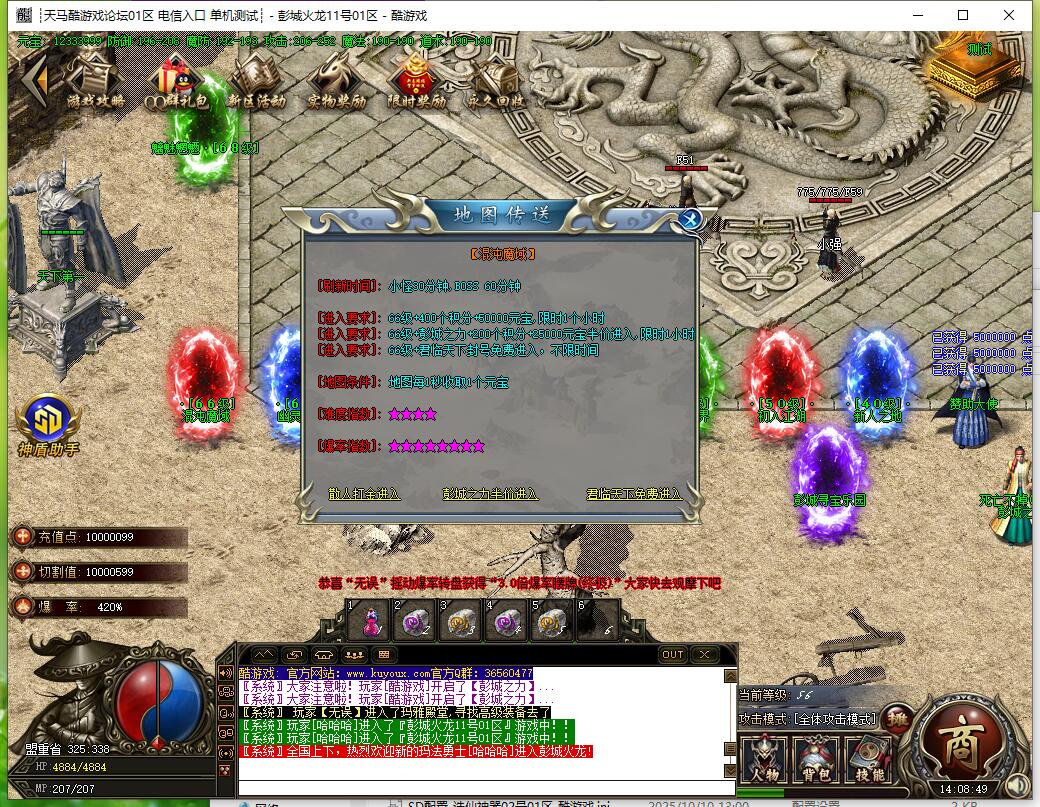This screenshot has height=807, width=1040.
Task: Open the 技能 skills panel
Action: 868,760
